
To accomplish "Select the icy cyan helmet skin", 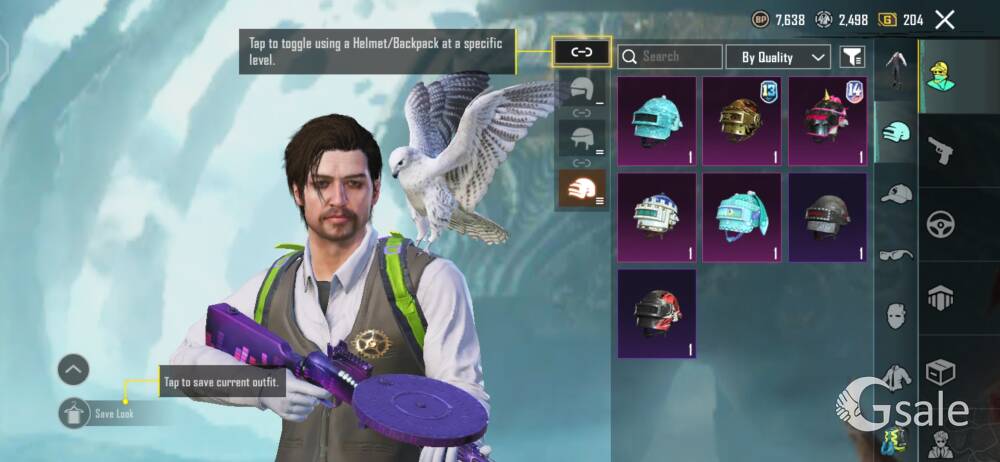I will [657, 120].
